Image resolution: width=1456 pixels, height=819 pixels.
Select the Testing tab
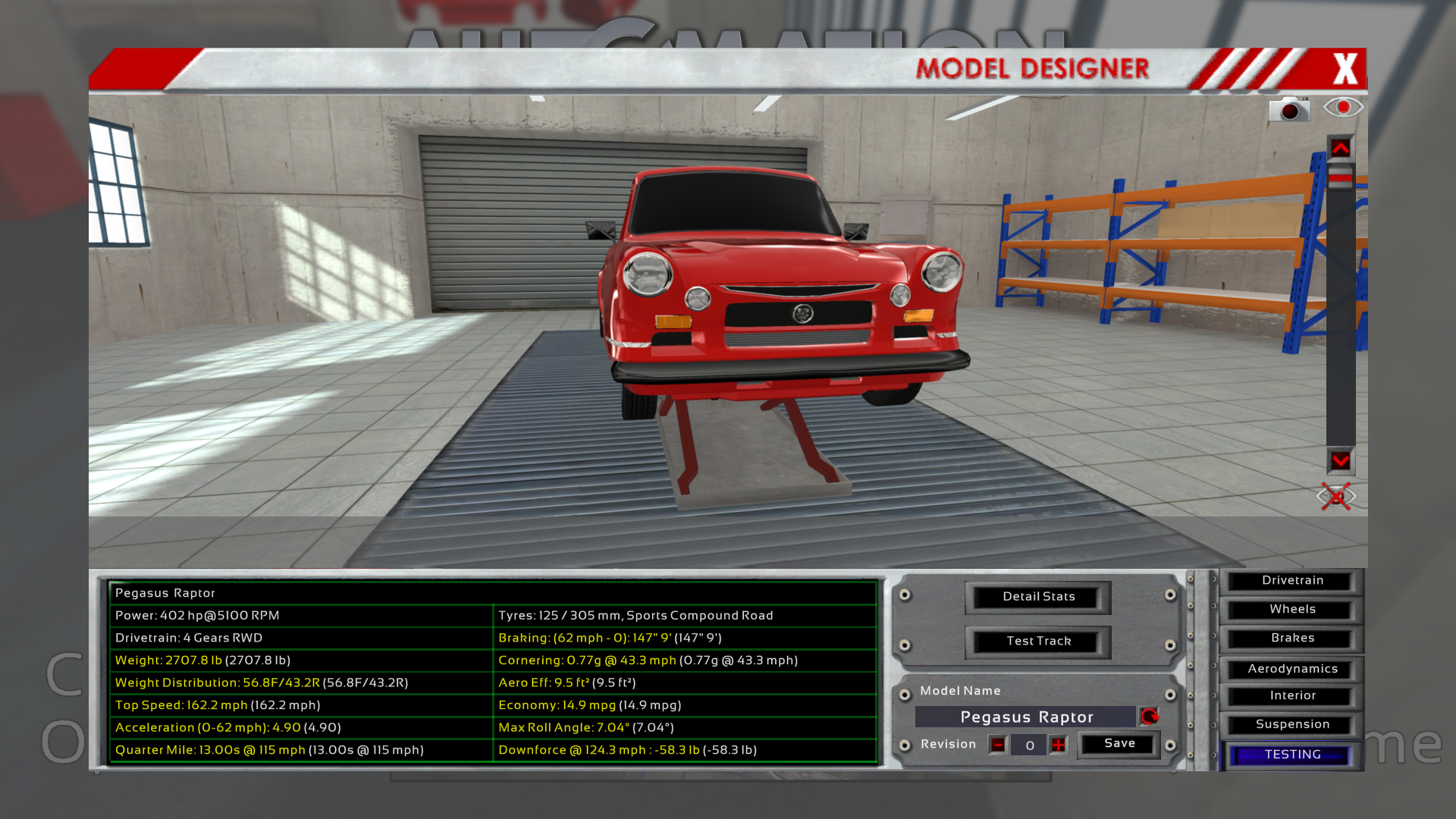pyautogui.click(x=1292, y=755)
